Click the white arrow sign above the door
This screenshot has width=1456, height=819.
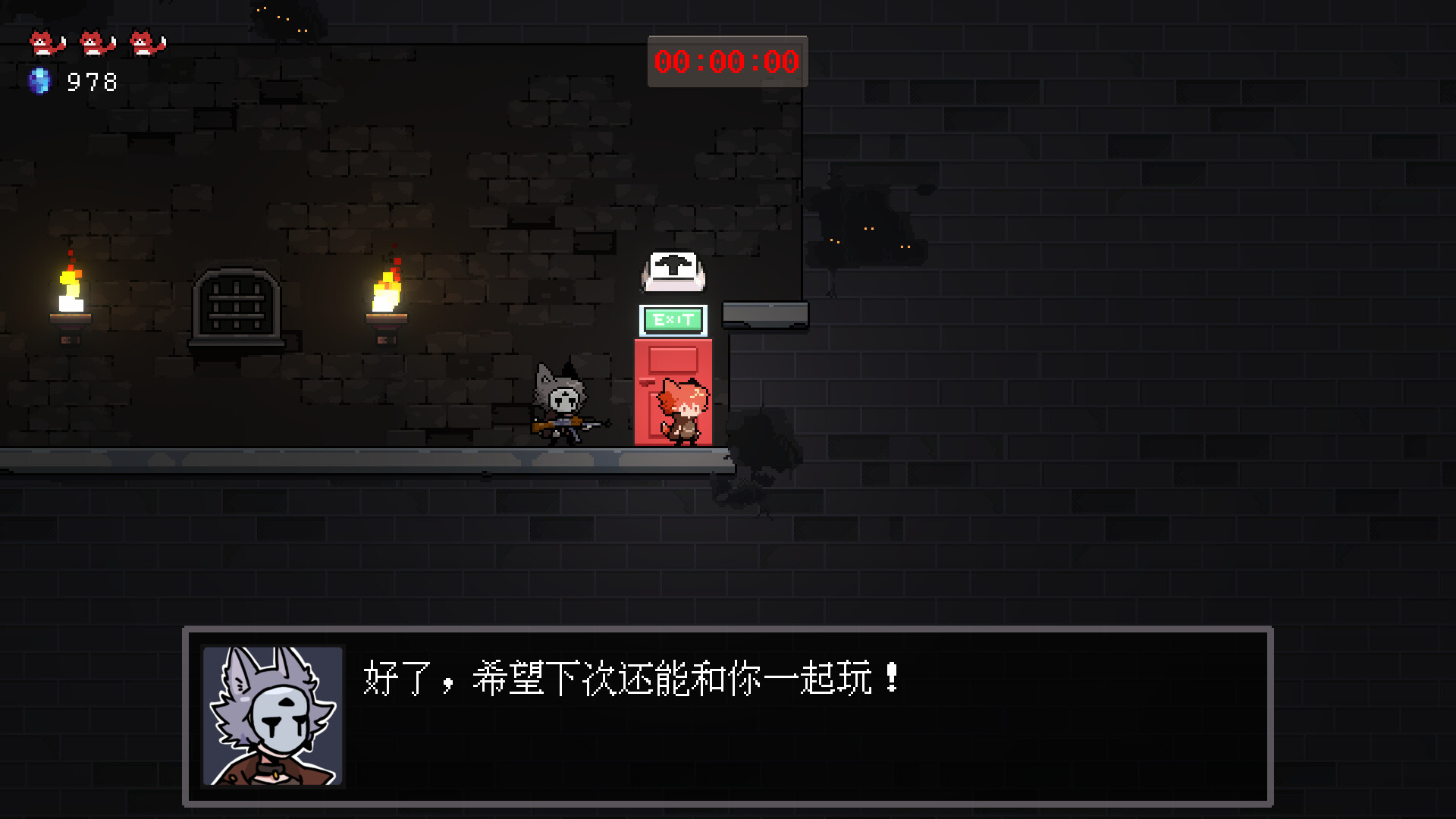click(673, 271)
